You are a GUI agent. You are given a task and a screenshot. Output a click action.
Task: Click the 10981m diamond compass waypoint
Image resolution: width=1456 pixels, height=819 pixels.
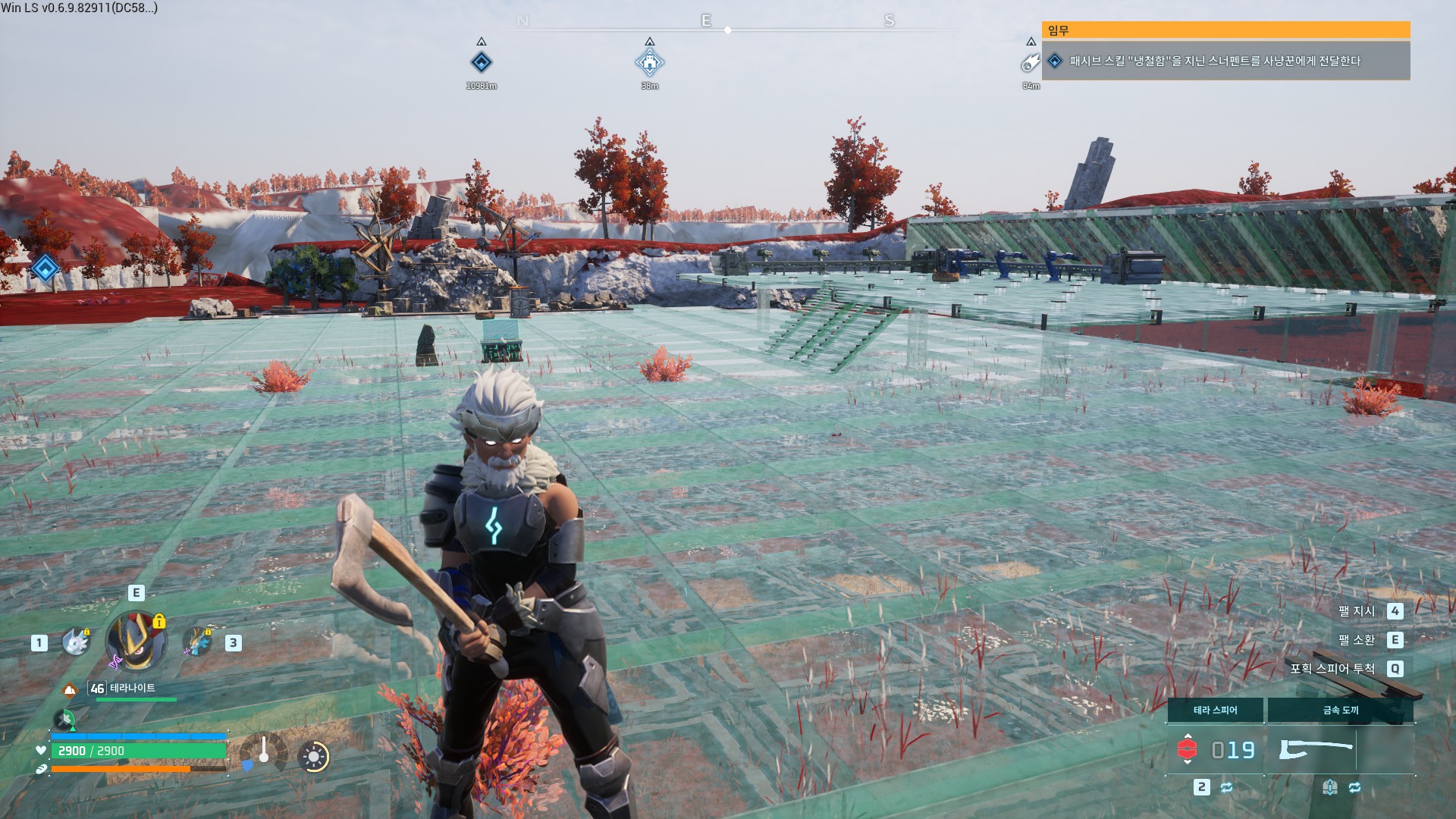tap(482, 62)
